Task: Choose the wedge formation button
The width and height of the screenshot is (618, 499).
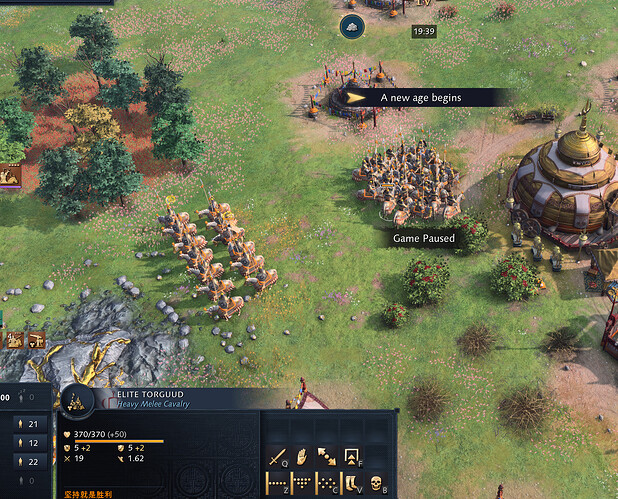Action: [x=302, y=483]
